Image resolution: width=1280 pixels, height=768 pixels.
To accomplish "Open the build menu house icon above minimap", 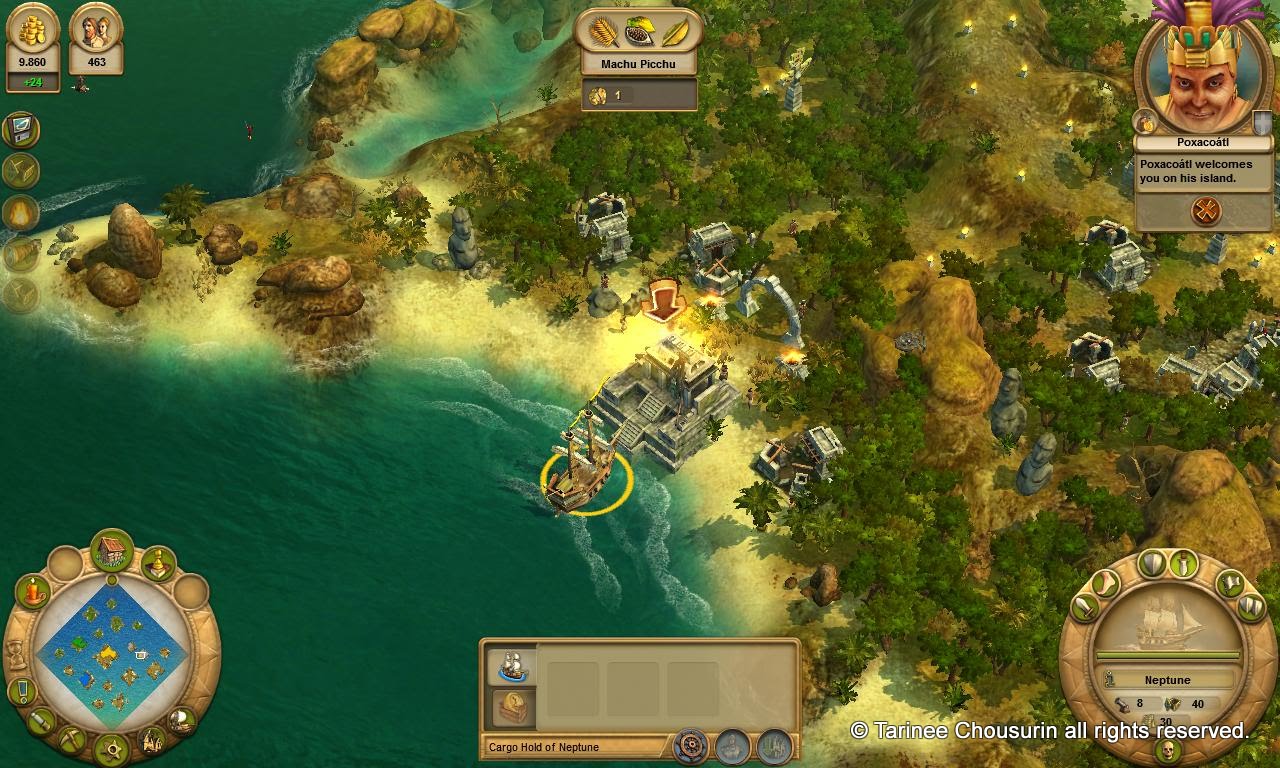I will 113,549.
